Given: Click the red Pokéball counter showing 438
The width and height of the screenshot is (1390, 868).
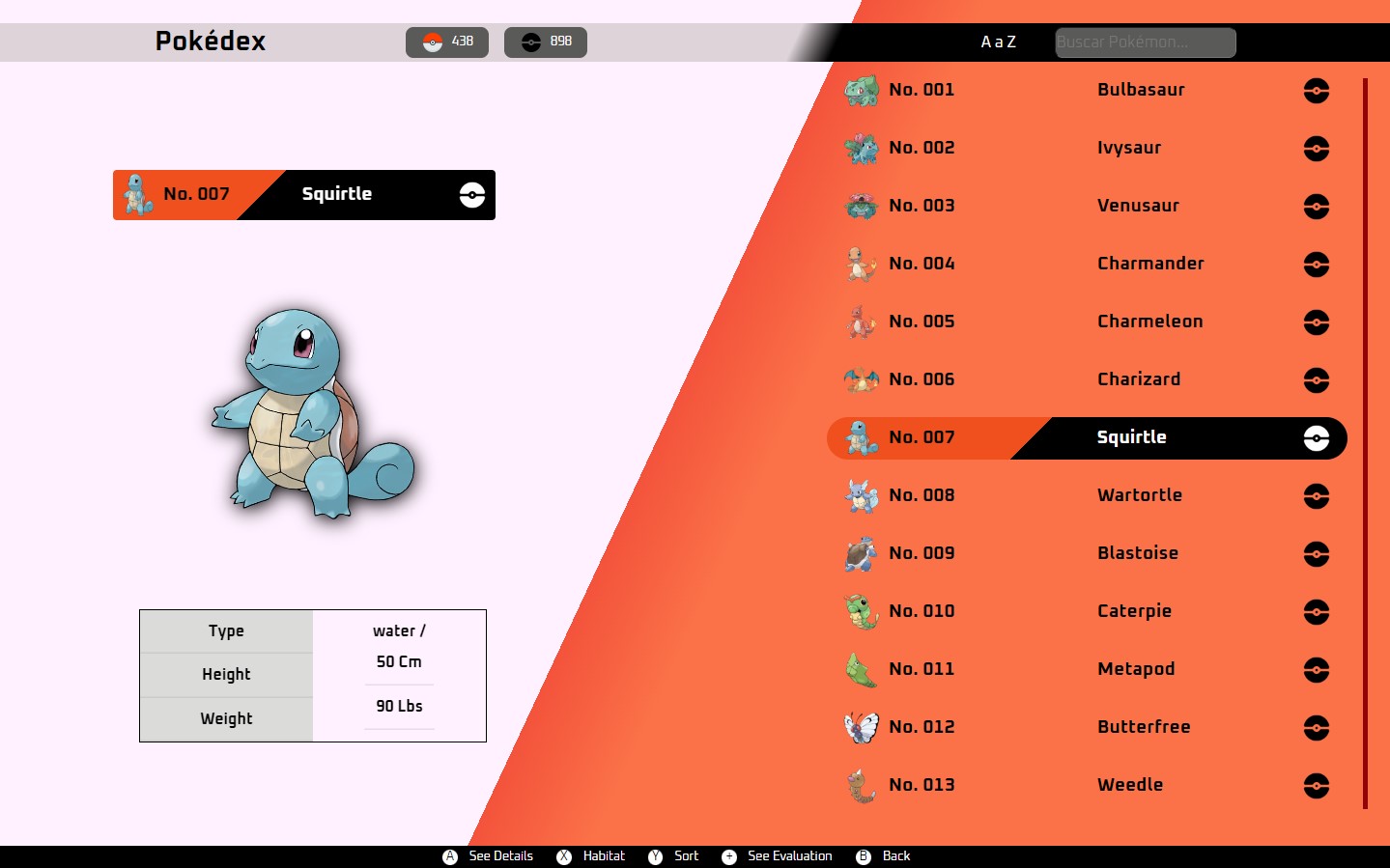Looking at the screenshot, I should click(x=447, y=42).
